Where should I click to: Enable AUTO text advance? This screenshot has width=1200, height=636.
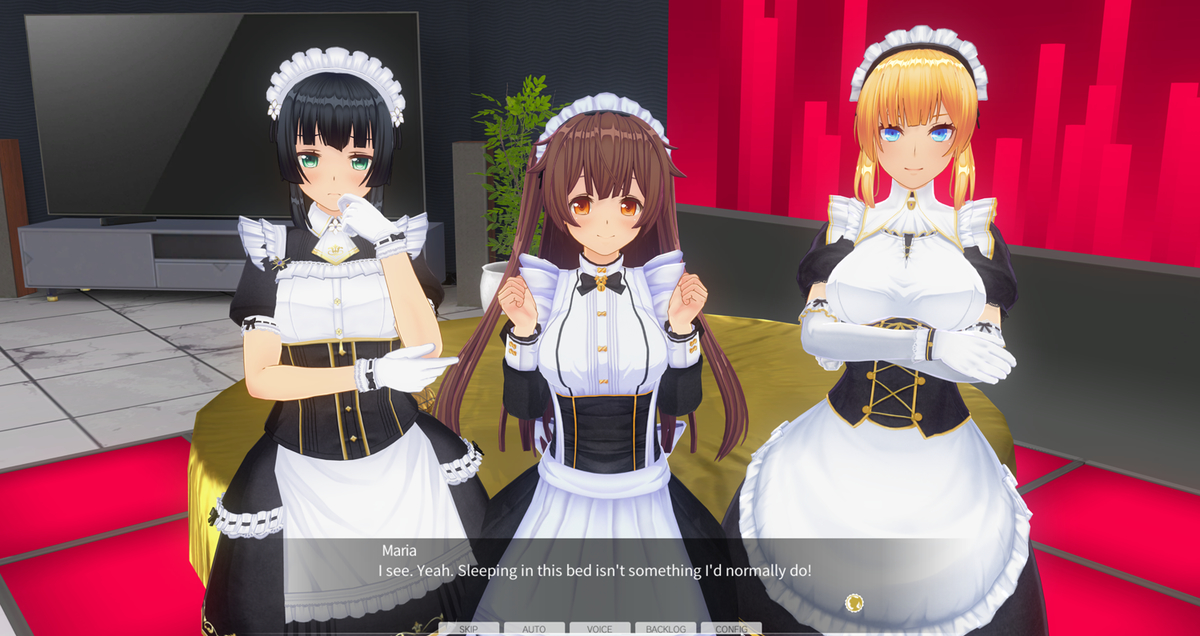point(534,629)
